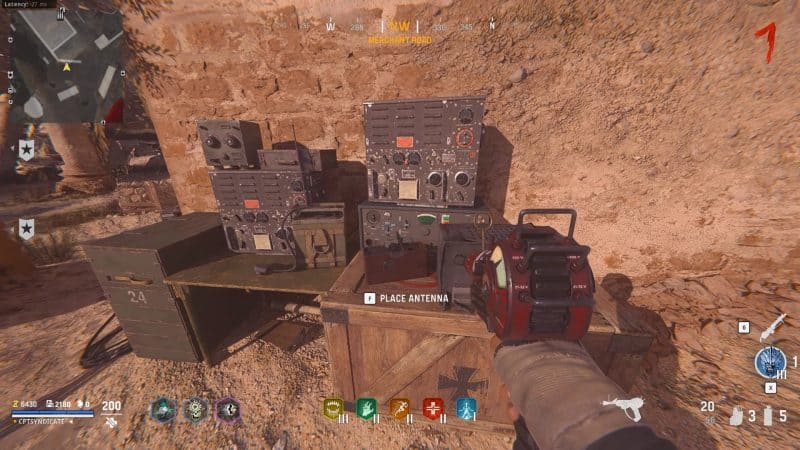Activate the blue circular artifact ability
800x450 pixels.
click(770, 362)
